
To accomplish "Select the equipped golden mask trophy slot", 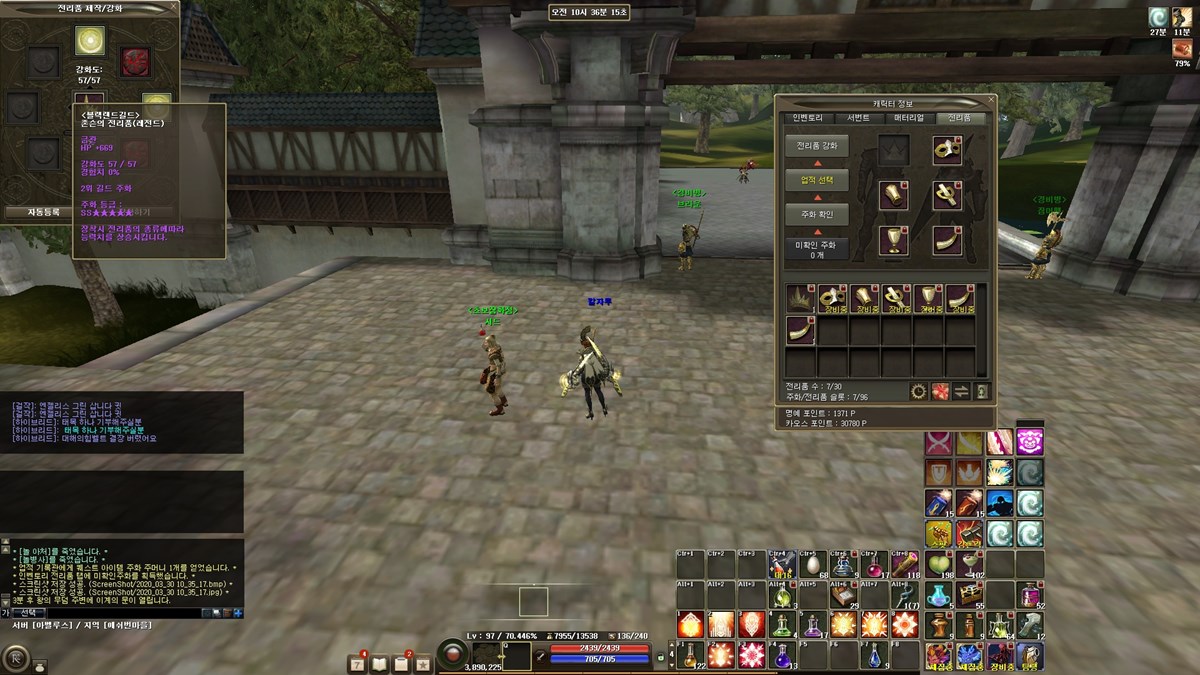I will point(946,150).
